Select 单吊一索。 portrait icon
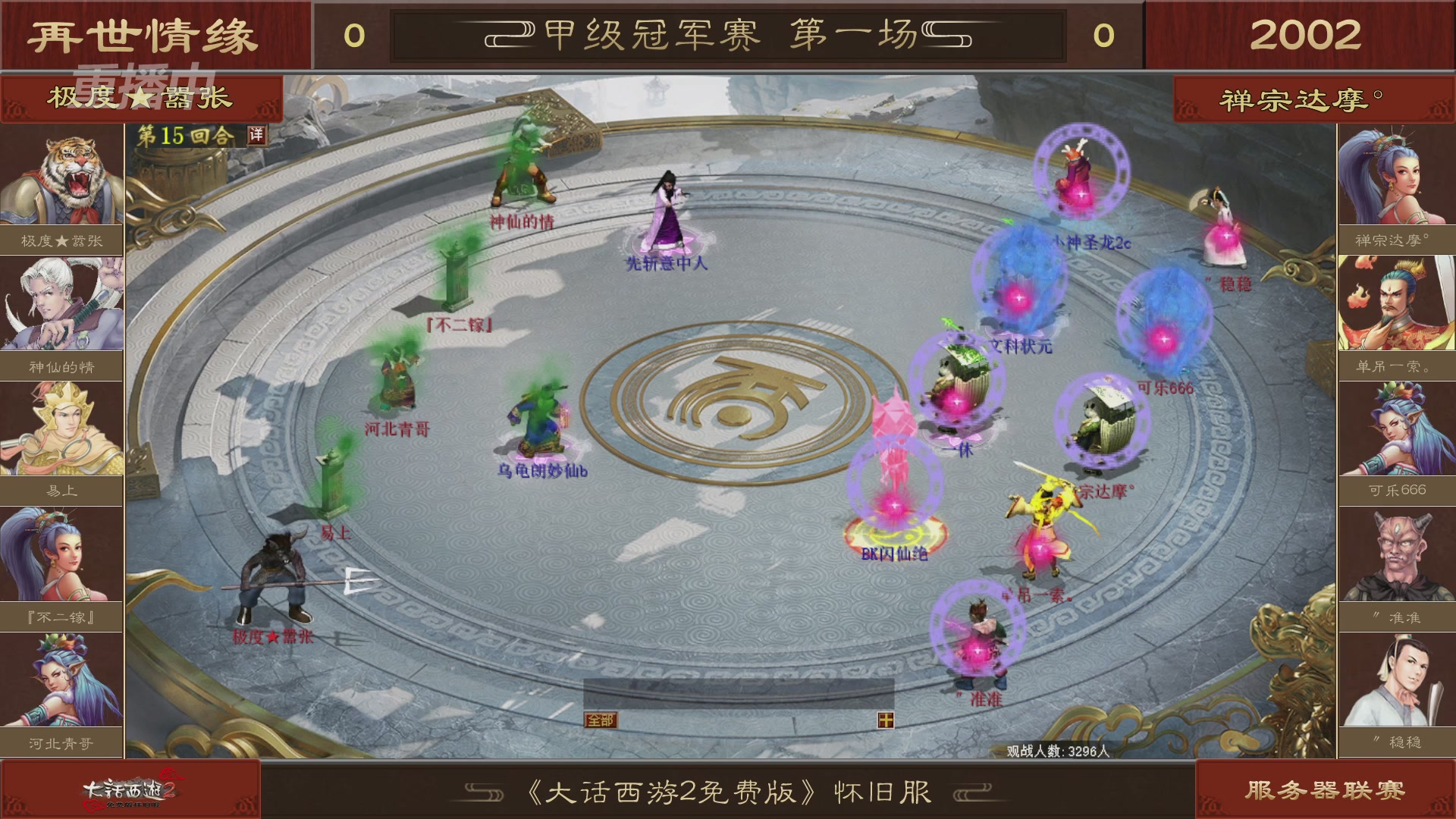 click(x=1395, y=302)
